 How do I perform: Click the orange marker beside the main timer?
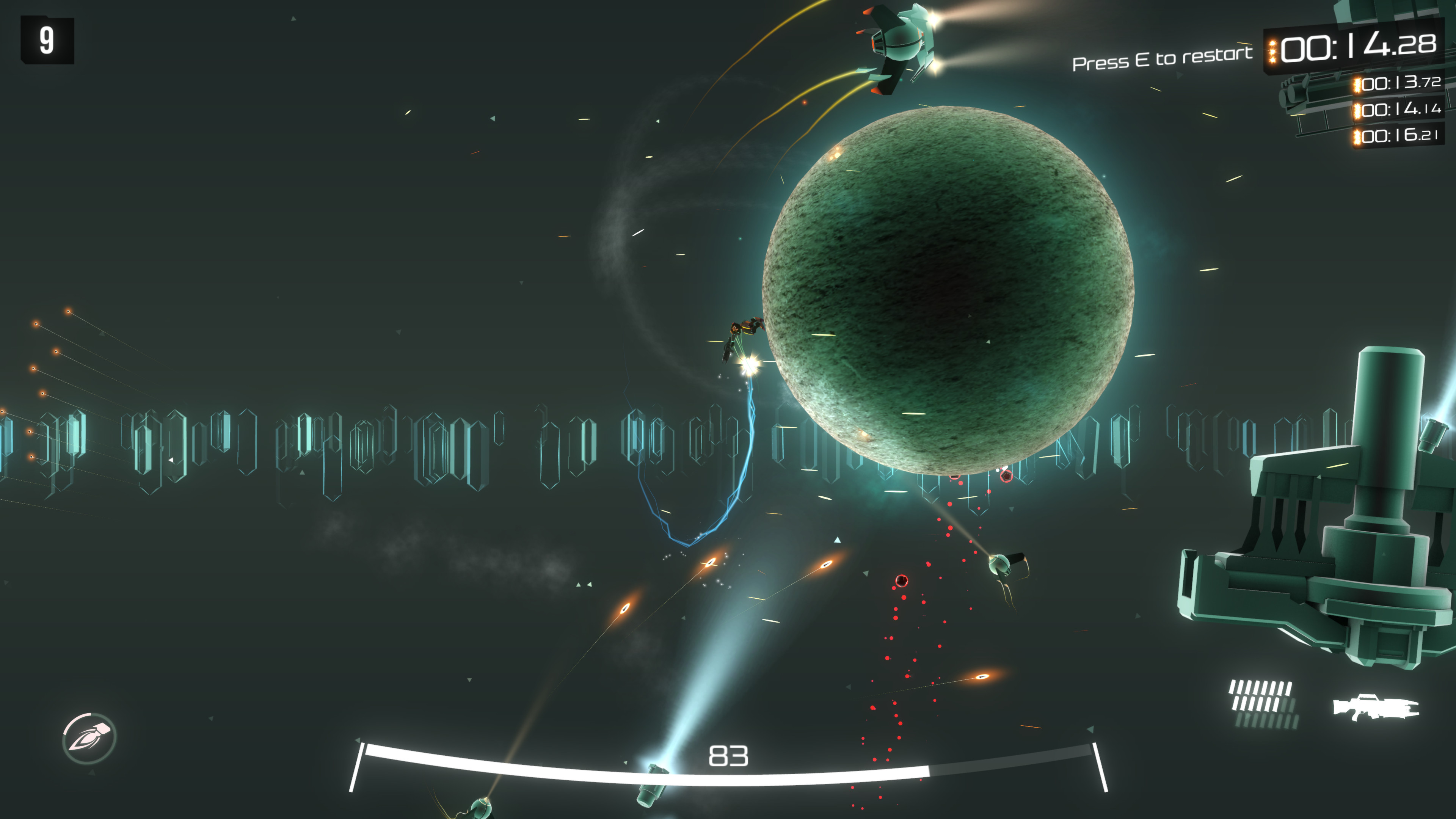tap(1273, 51)
